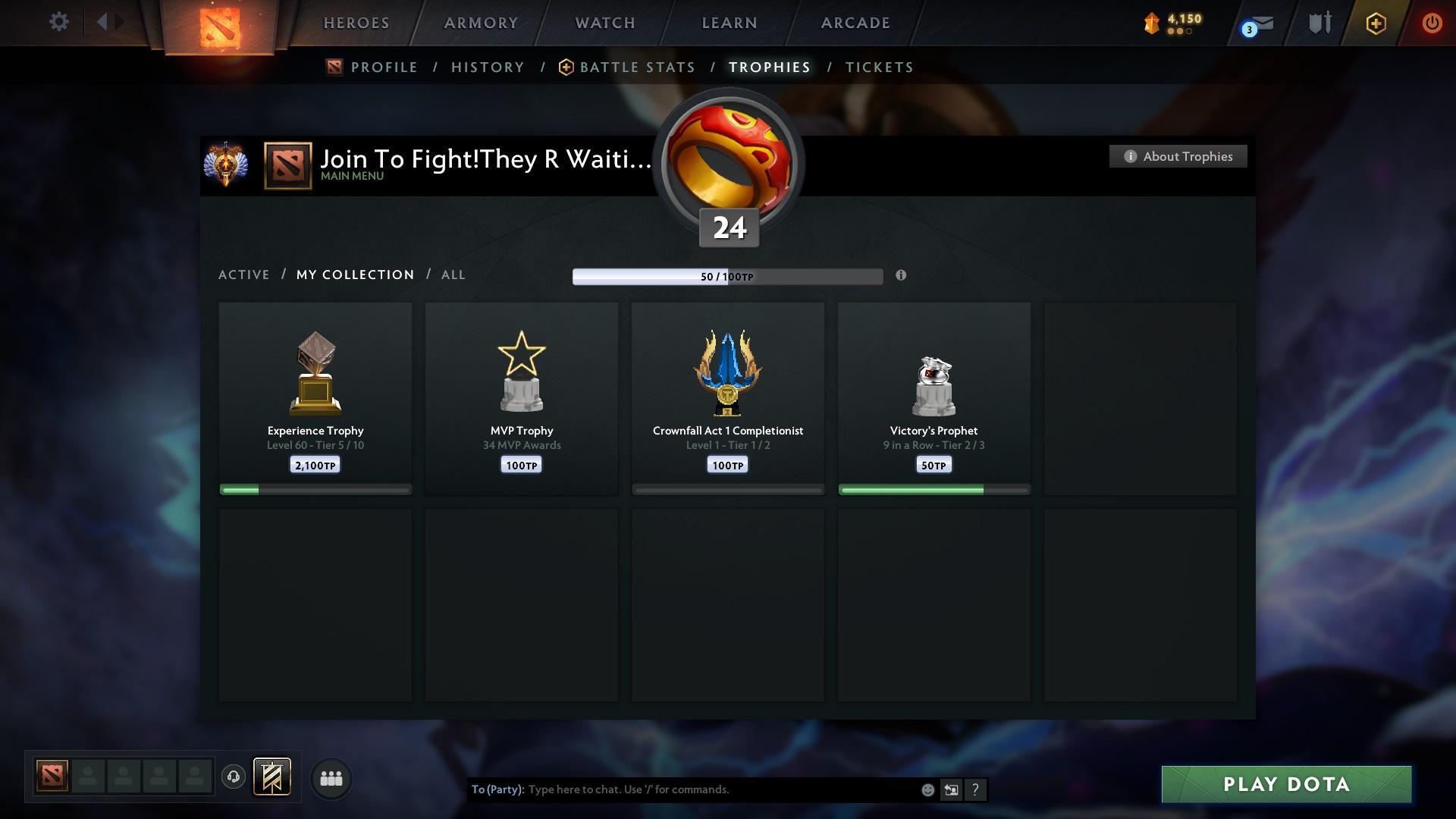Click the power/disconnect icon at top right
Viewport: 1456px width, 819px height.
(1432, 23)
